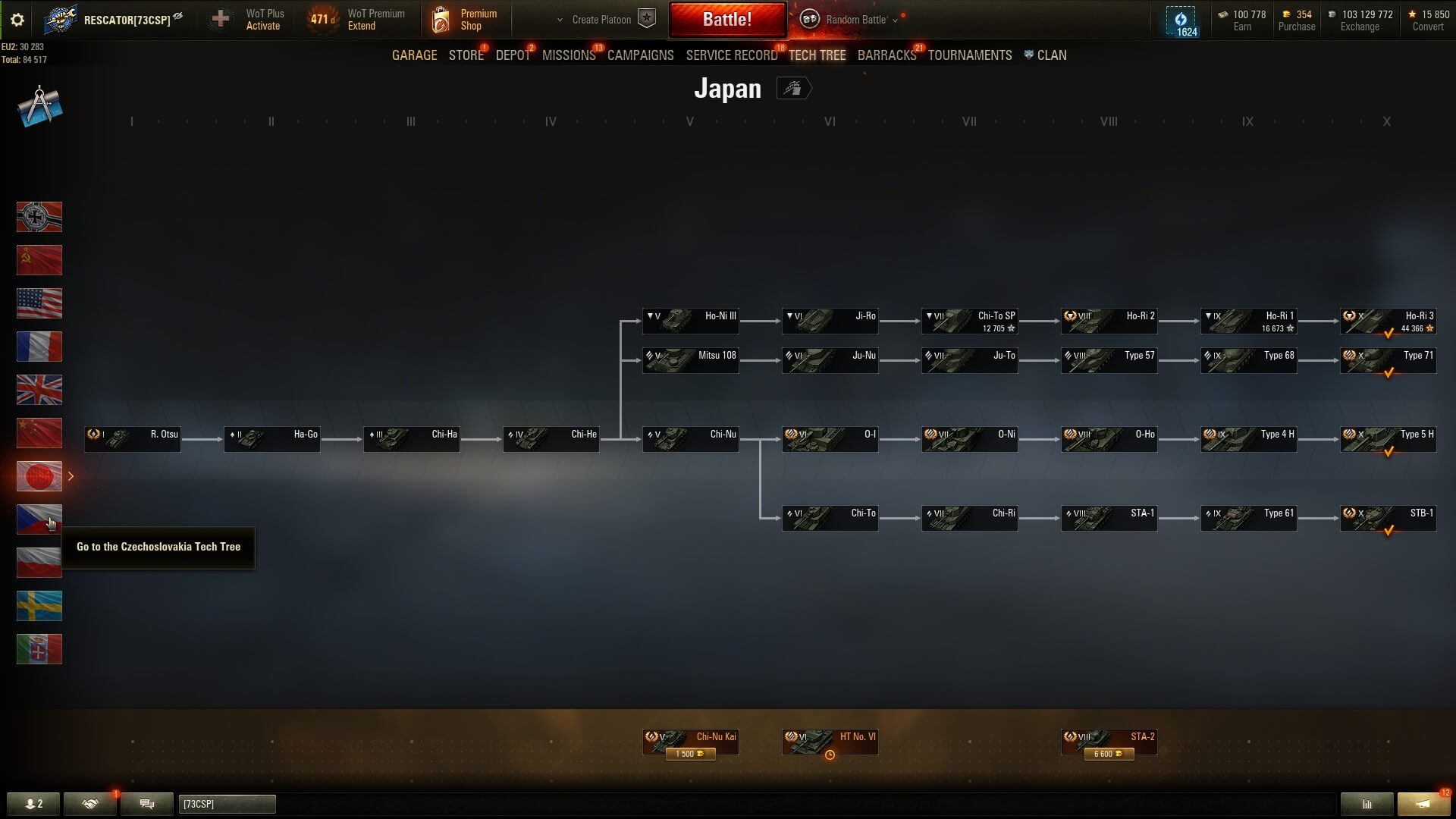Click the clan chat channel field
1456x819 pixels.
point(227,804)
